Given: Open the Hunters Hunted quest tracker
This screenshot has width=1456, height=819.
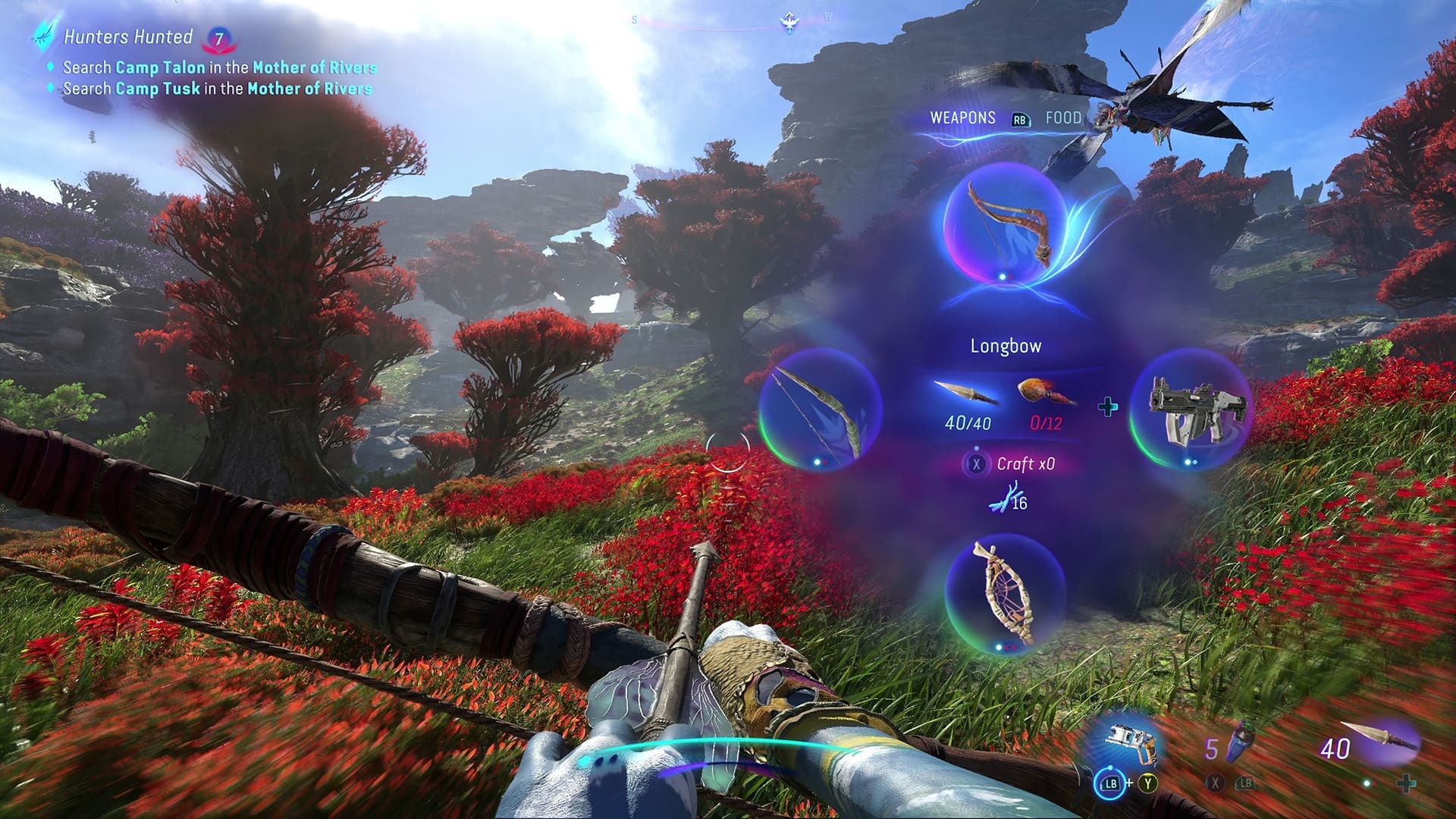Looking at the screenshot, I should point(128,36).
